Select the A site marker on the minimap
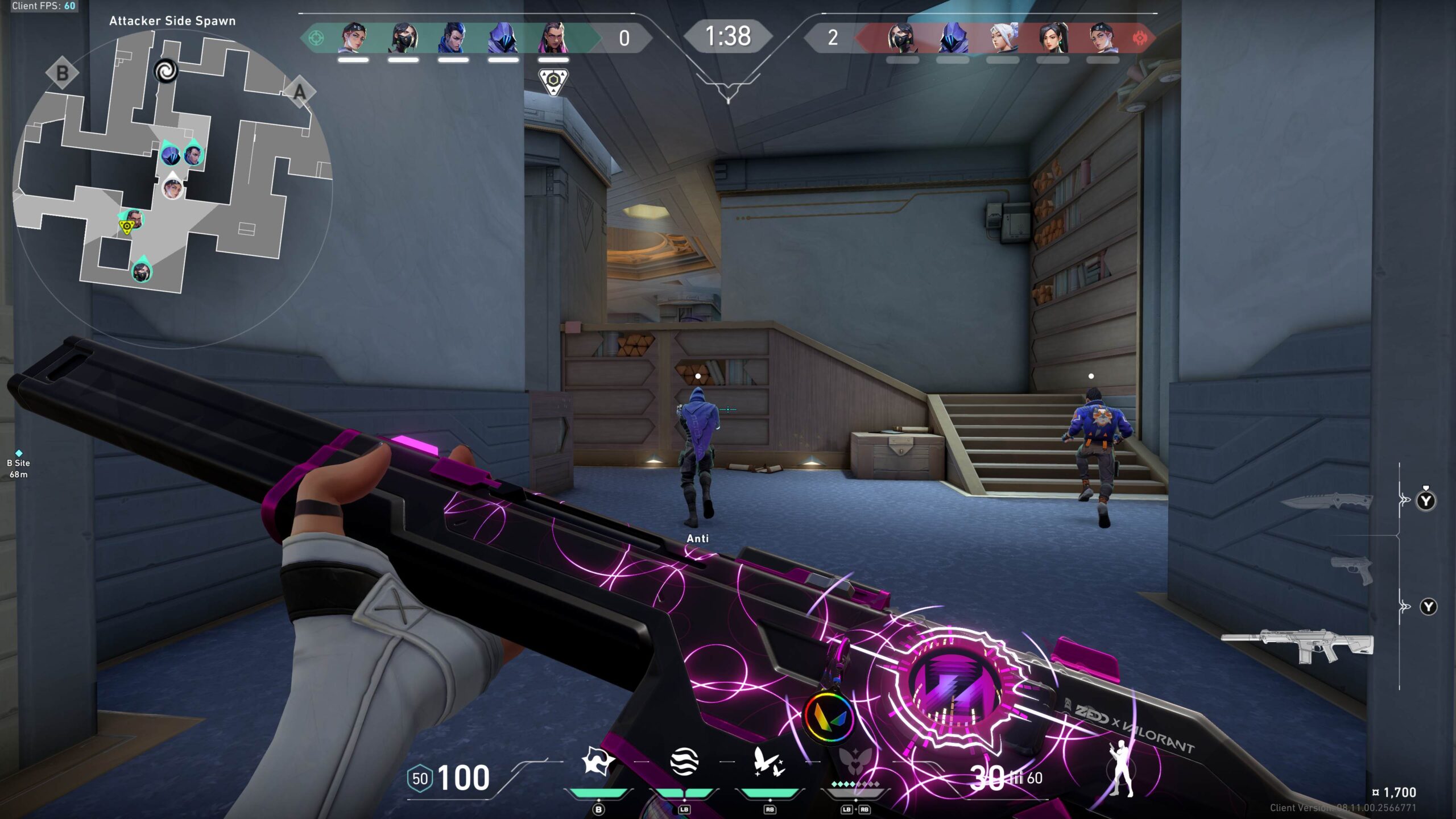This screenshot has width=1456, height=819. click(x=300, y=92)
